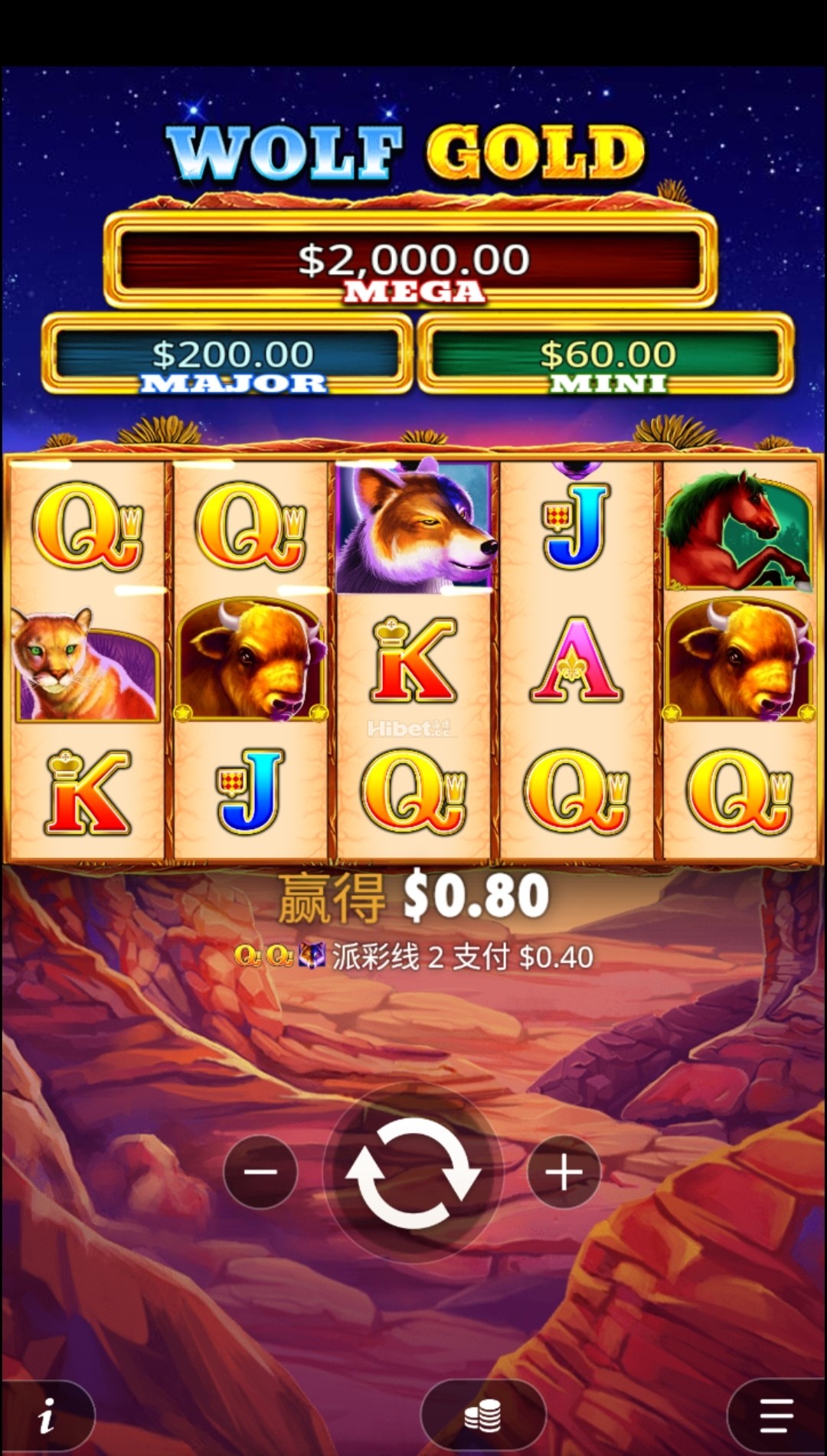The height and width of the screenshot is (1456, 827).
Task: Open the game info page
Action: 47,1416
